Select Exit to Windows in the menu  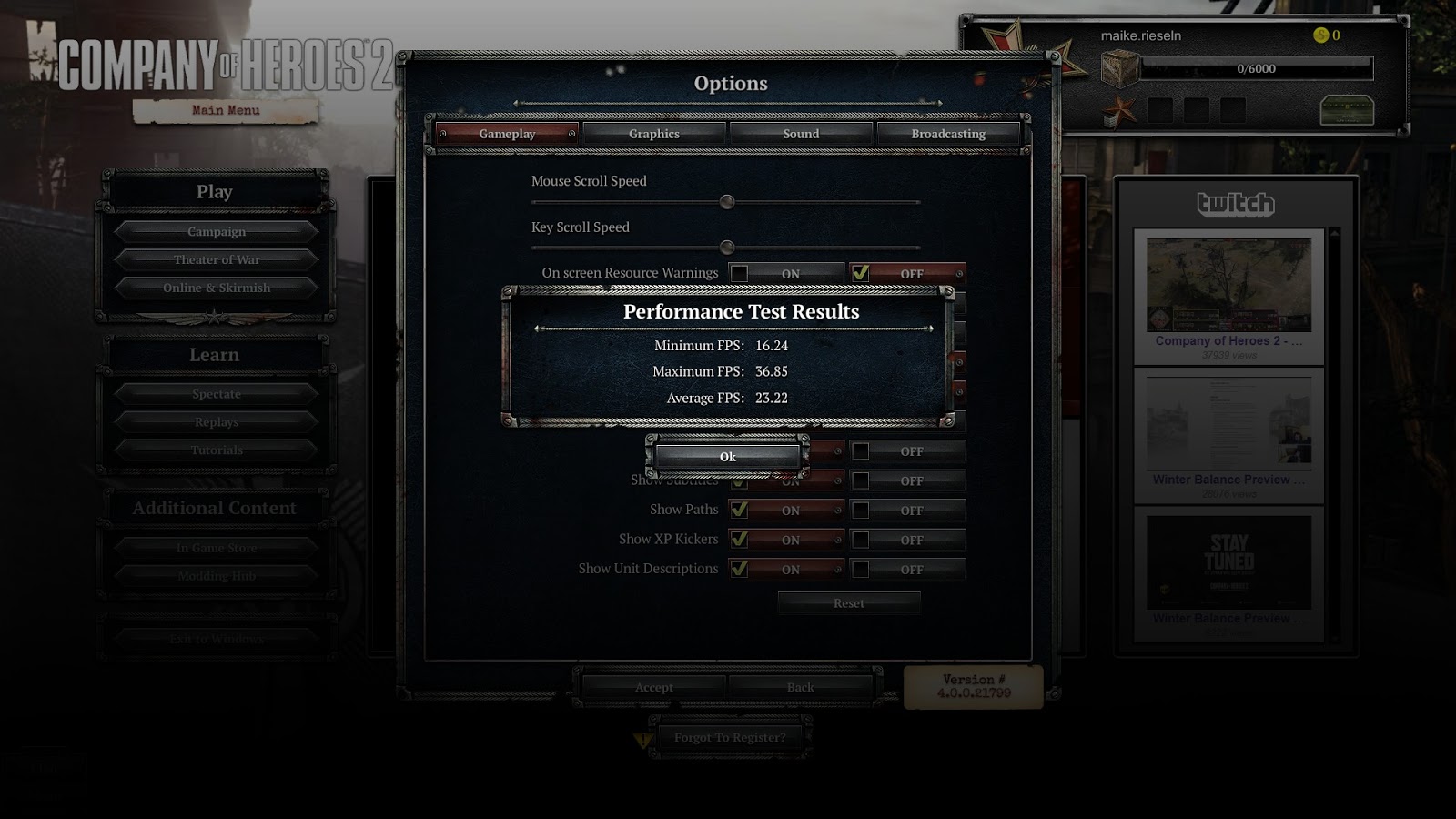217,638
